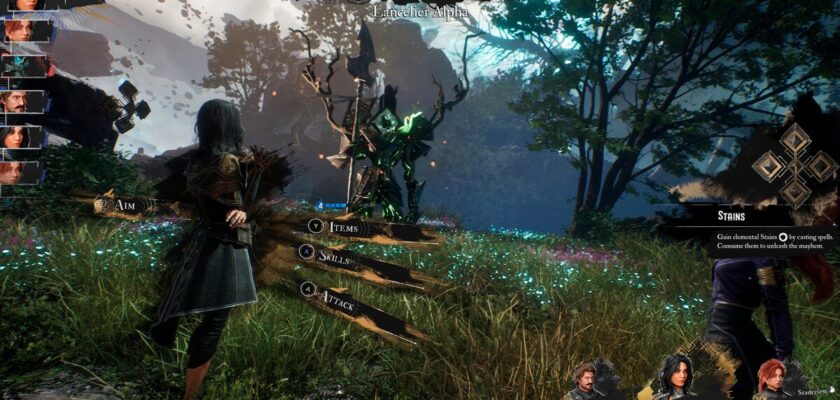The image size is (840, 400).
Task: Click the red-haired woman's party portrait
Action: tap(770, 380)
